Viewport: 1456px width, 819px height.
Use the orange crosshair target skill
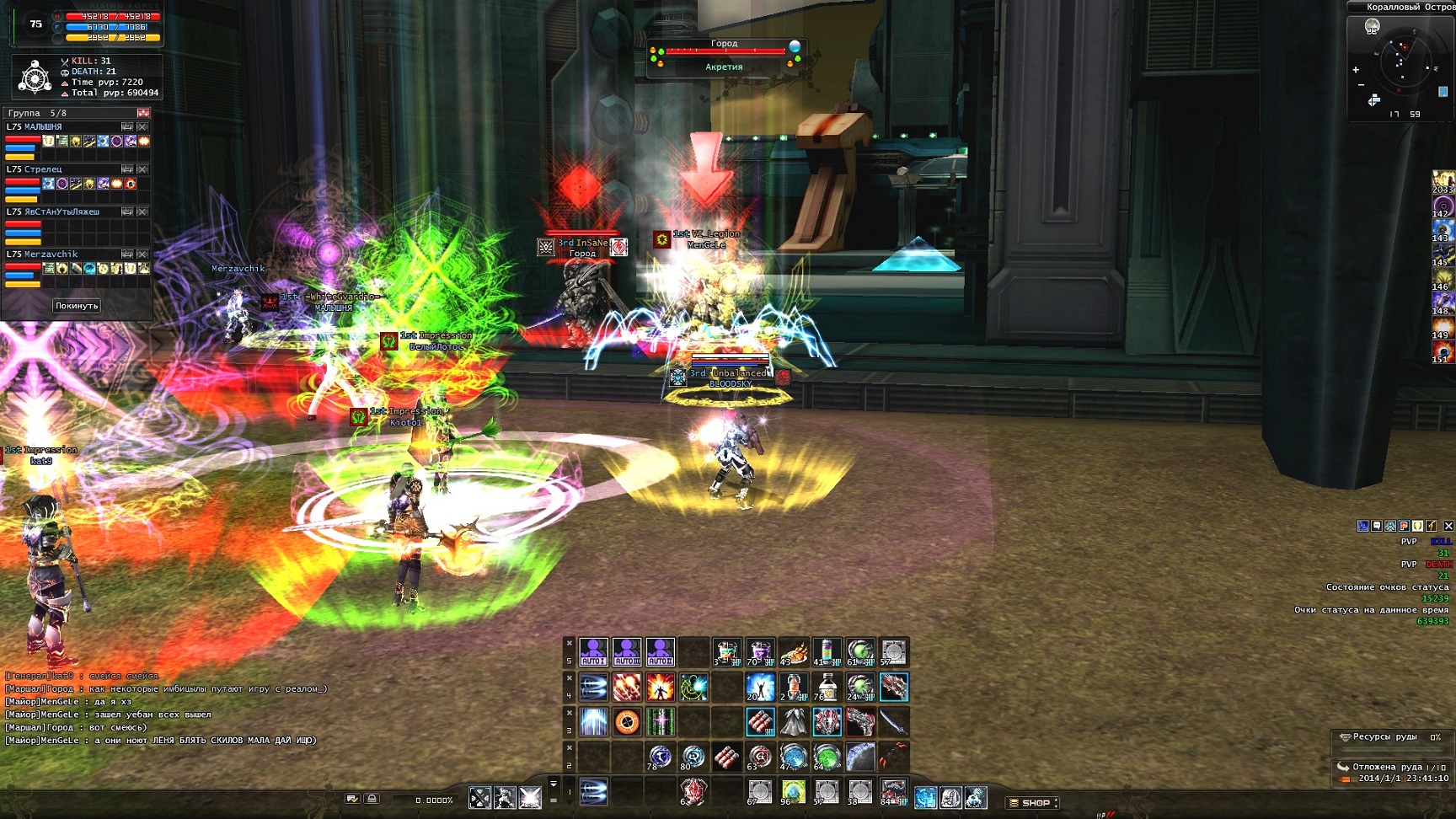coord(627,721)
